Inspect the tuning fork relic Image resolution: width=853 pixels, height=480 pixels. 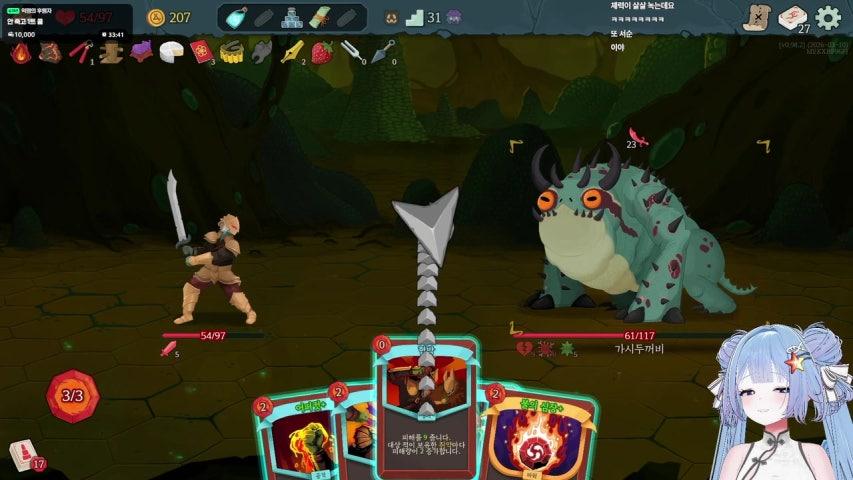point(350,52)
